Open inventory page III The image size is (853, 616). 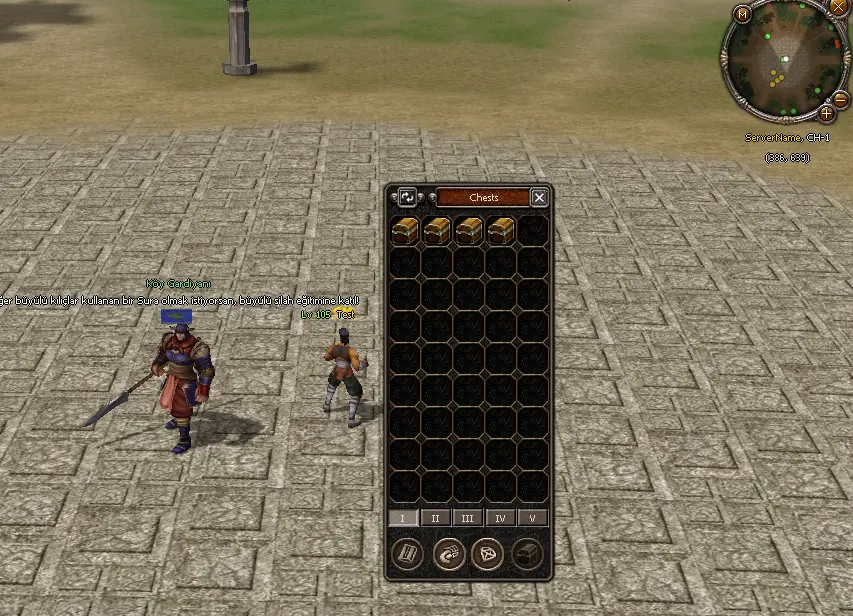pyautogui.click(x=468, y=518)
